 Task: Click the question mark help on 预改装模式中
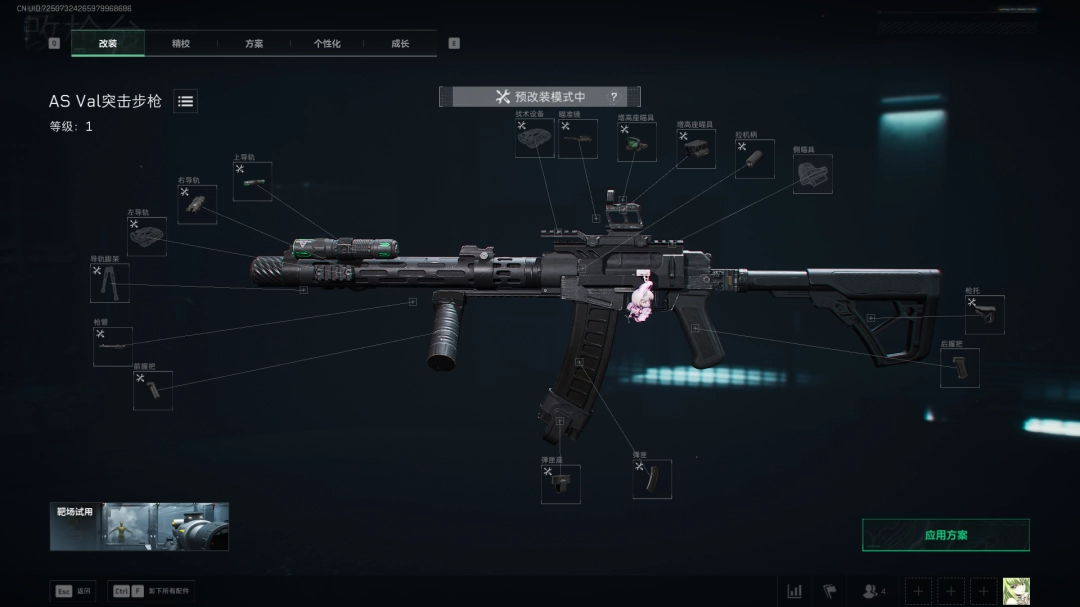tap(613, 97)
